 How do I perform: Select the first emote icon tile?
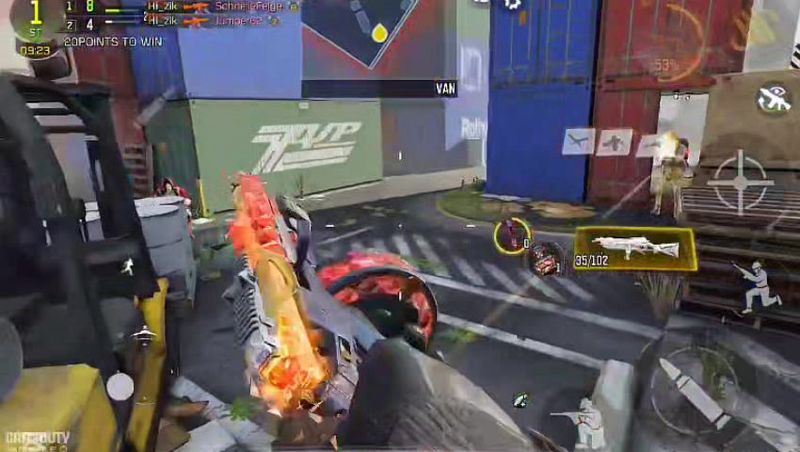(578, 141)
